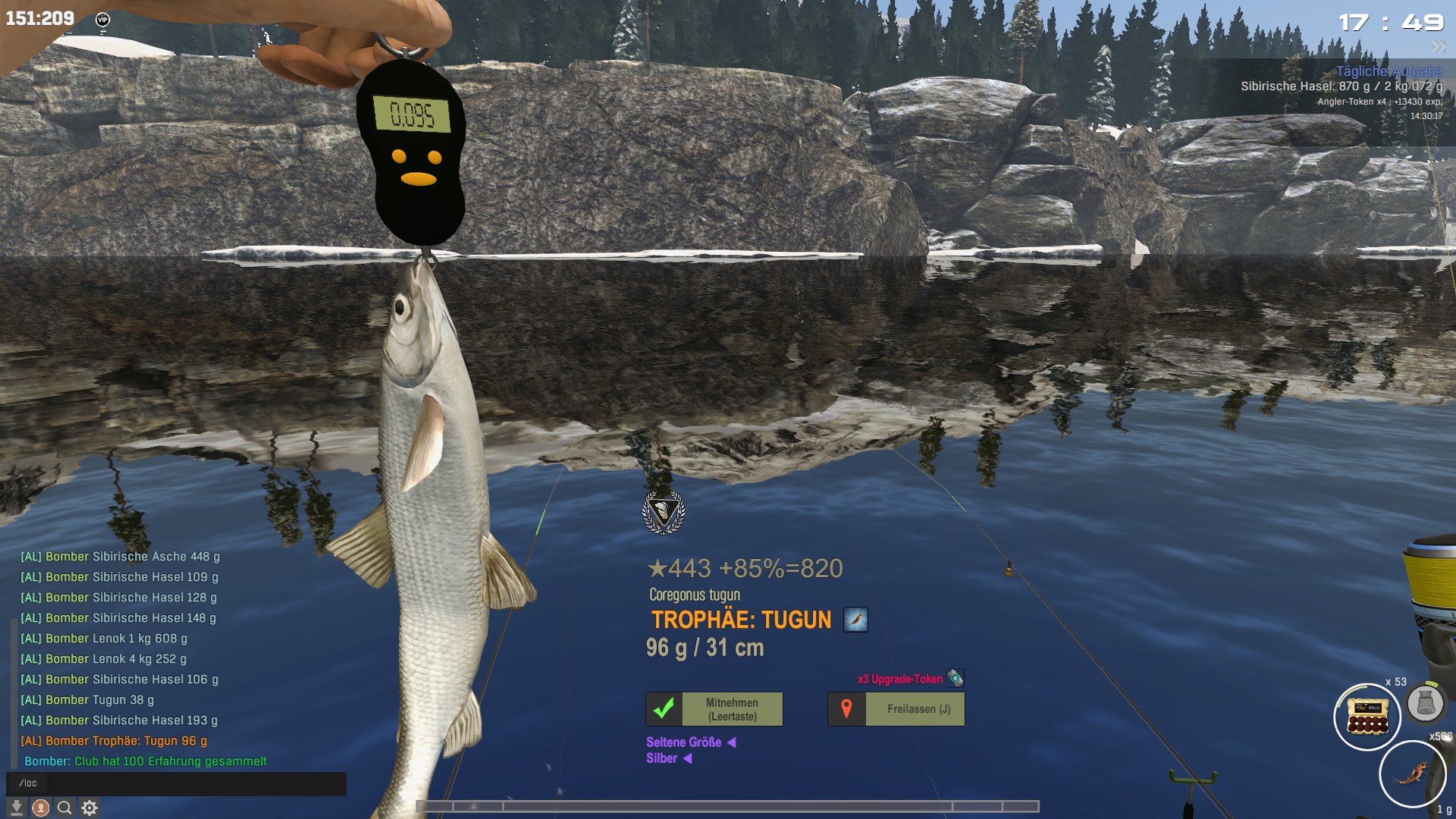This screenshot has height=819, width=1456.
Task: Collapse the daily task panel arrows
Action: (1438, 47)
